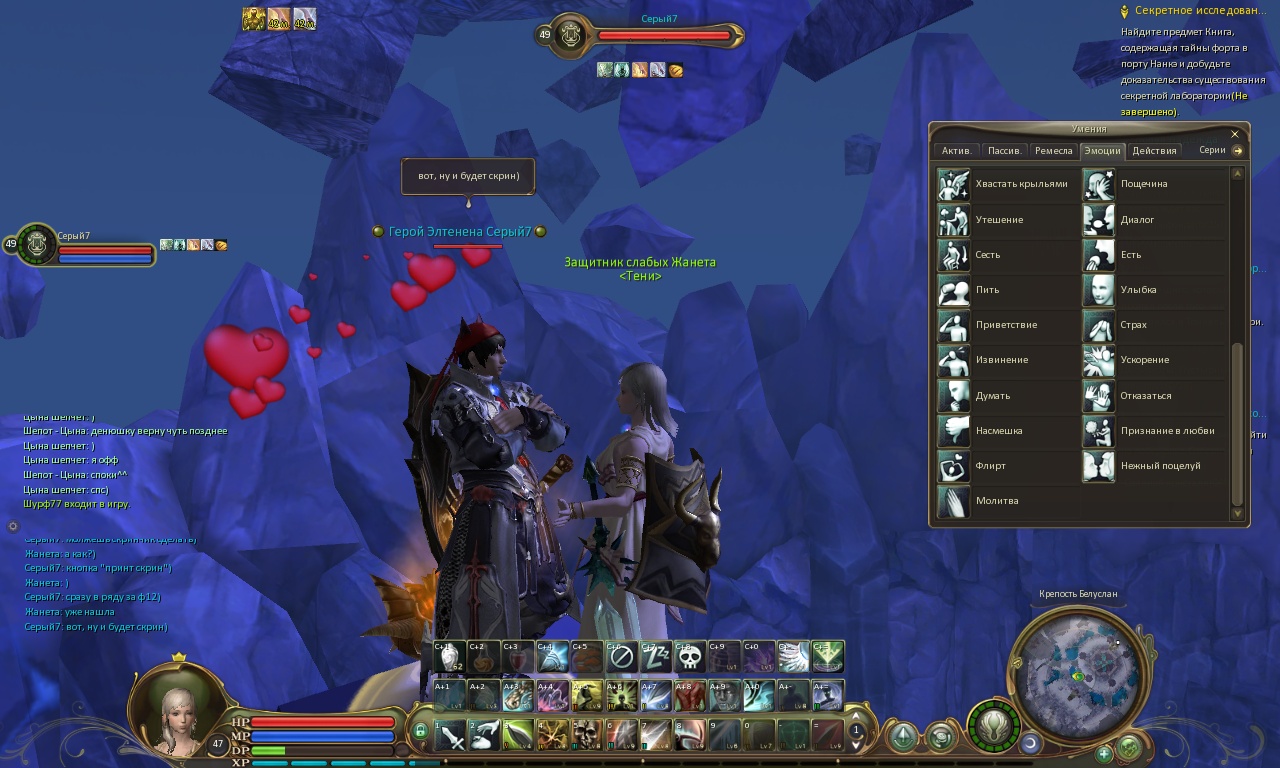Image resolution: width=1280 pixels, height=768 pixels.
Task: Use the Нежный поцелуй emote
Action: [1099, 466]
